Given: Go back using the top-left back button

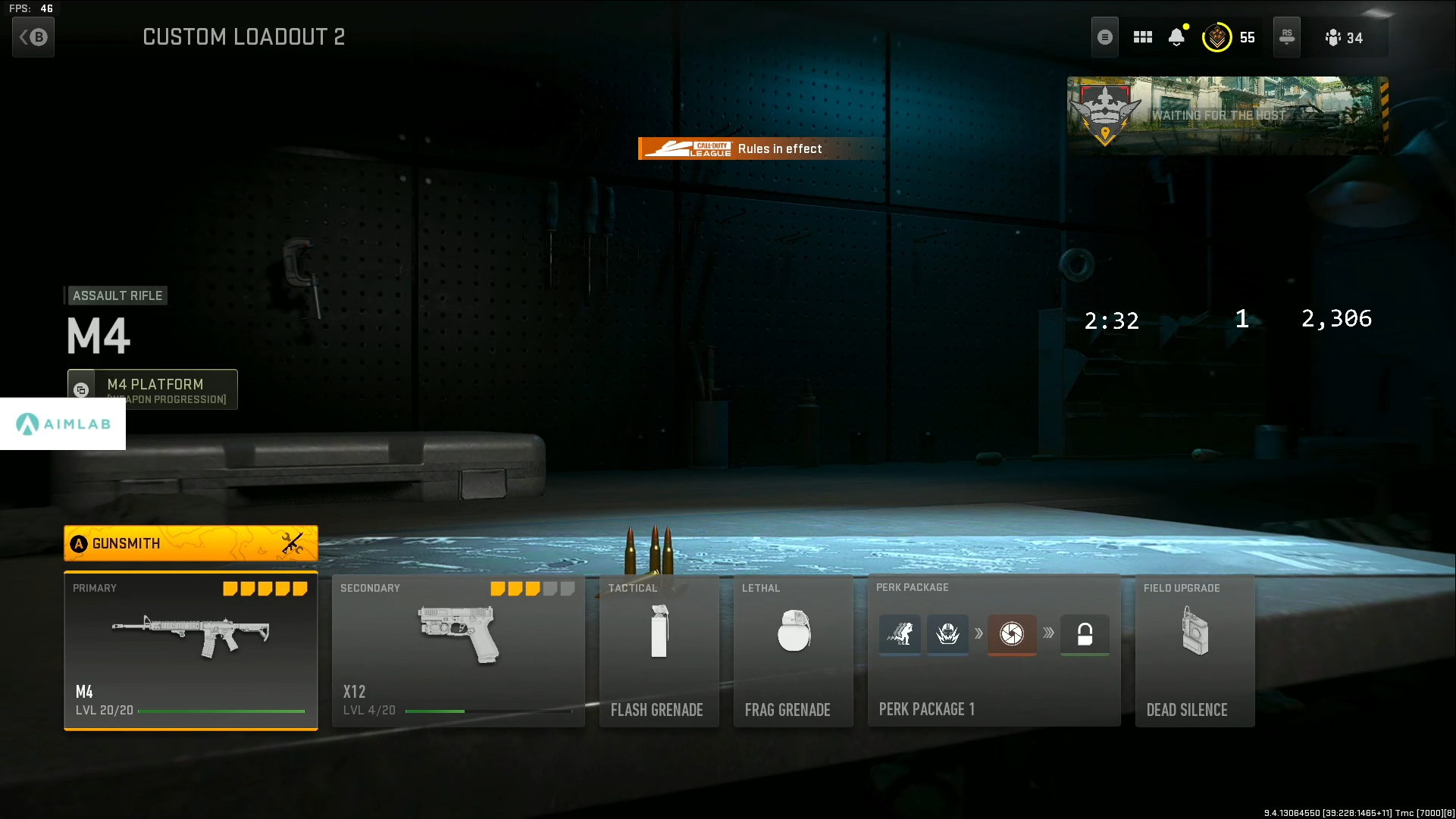Looking at the screenshot, I should (33, 37).
